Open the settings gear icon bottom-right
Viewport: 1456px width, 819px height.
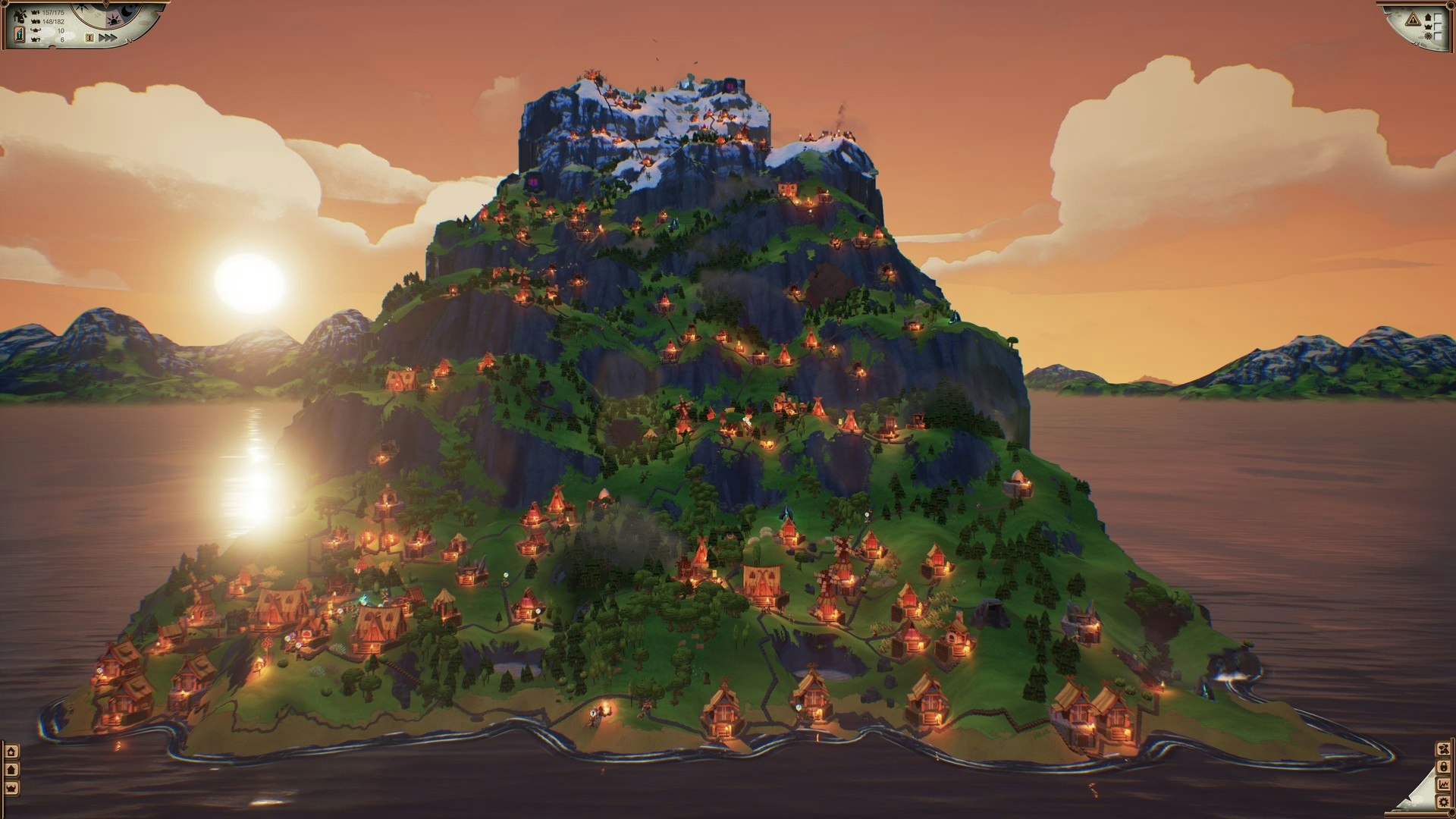1443,802
